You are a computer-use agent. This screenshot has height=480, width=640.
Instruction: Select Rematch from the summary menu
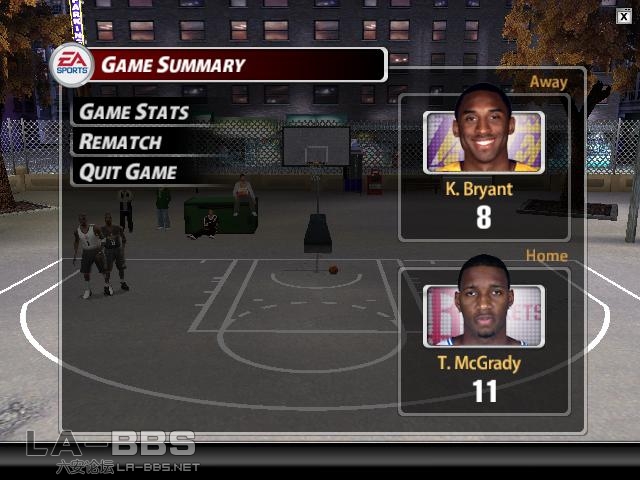[x=120, y=142]
